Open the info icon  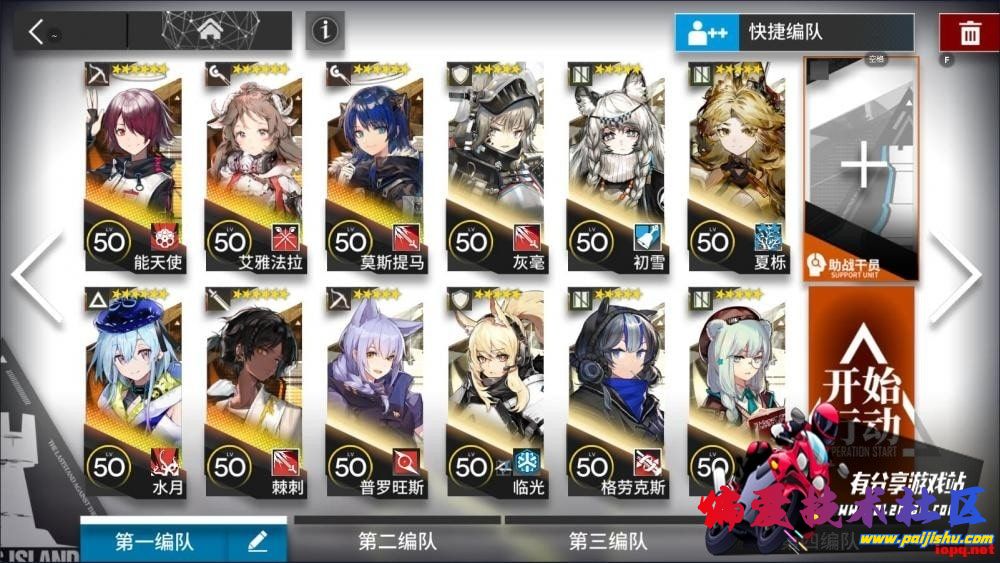[x=324, y=31]
